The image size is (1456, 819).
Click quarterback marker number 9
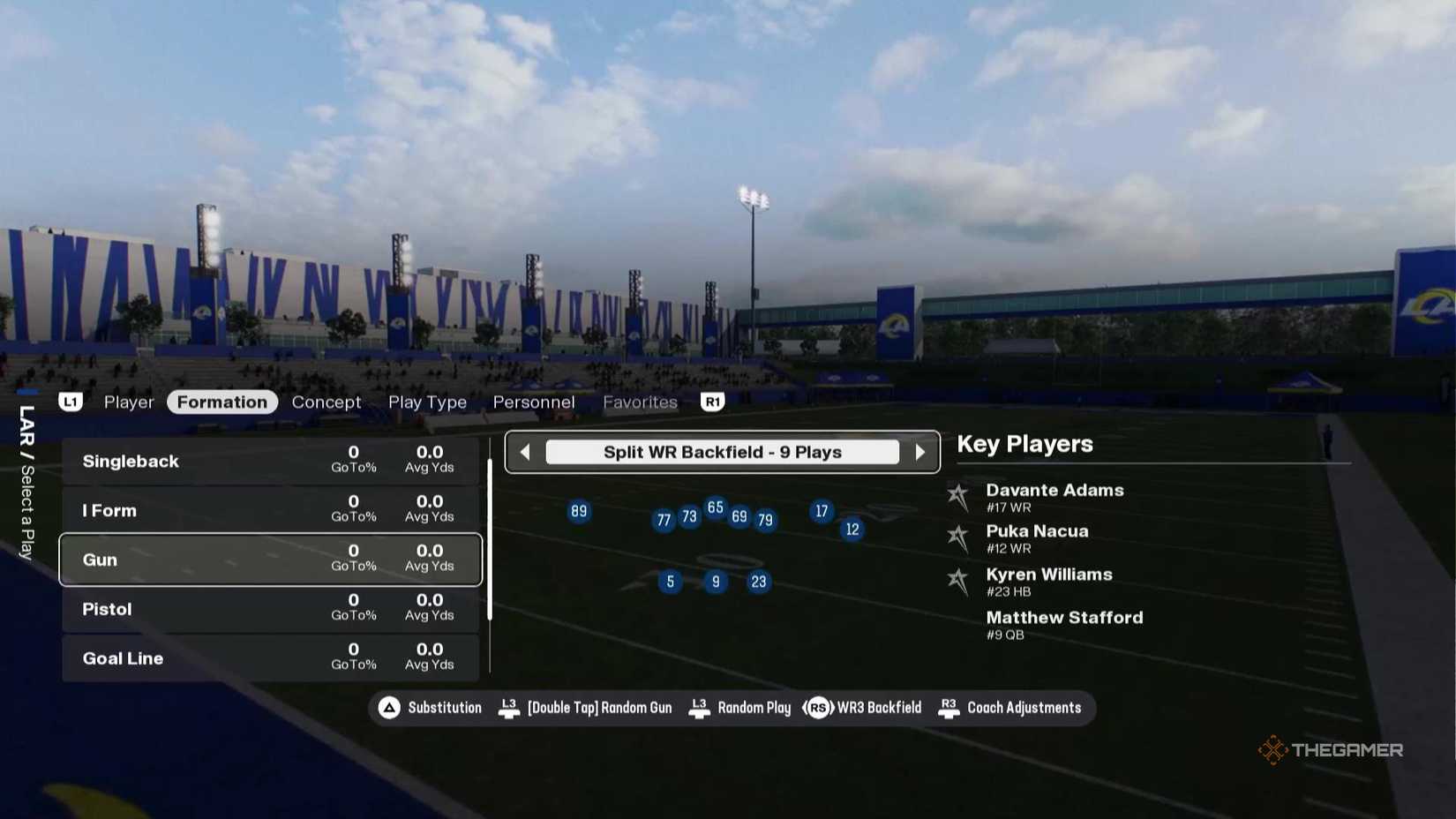pos(716,582)
